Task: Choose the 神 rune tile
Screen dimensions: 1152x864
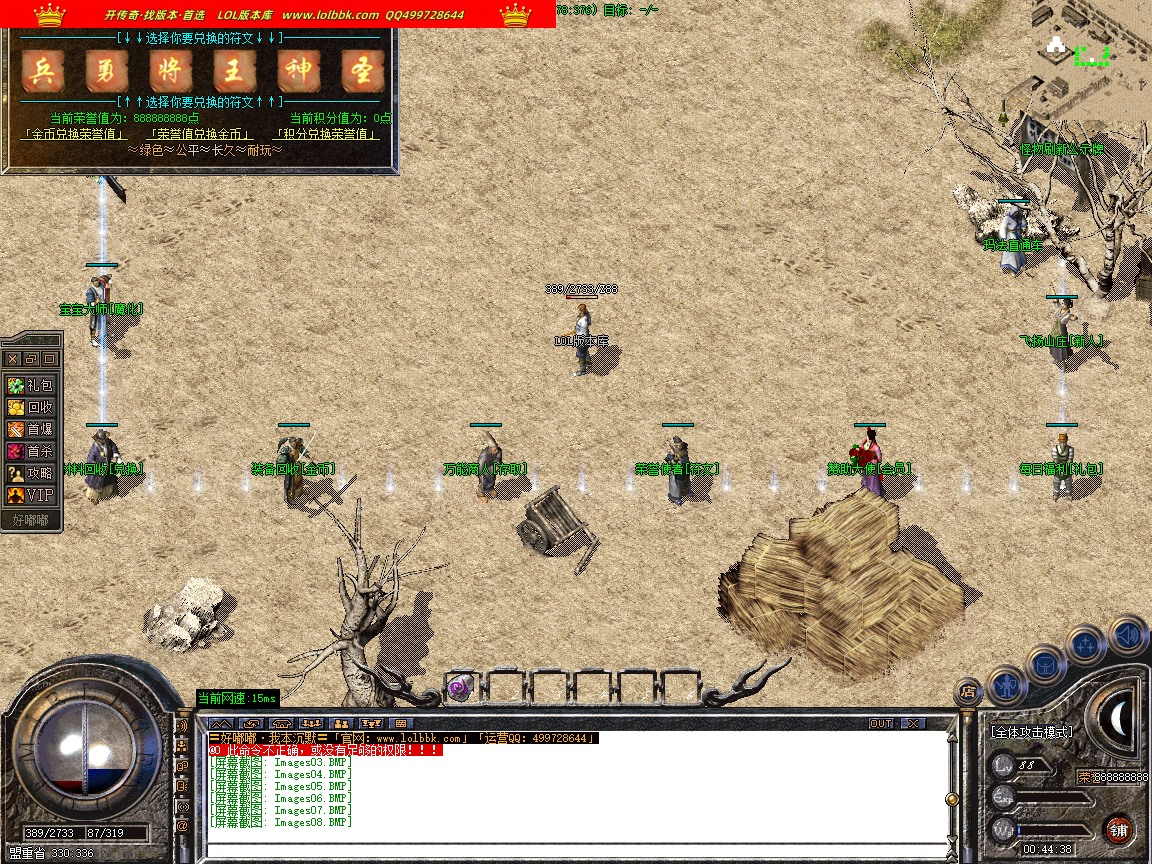Action: tap(299, 72)
